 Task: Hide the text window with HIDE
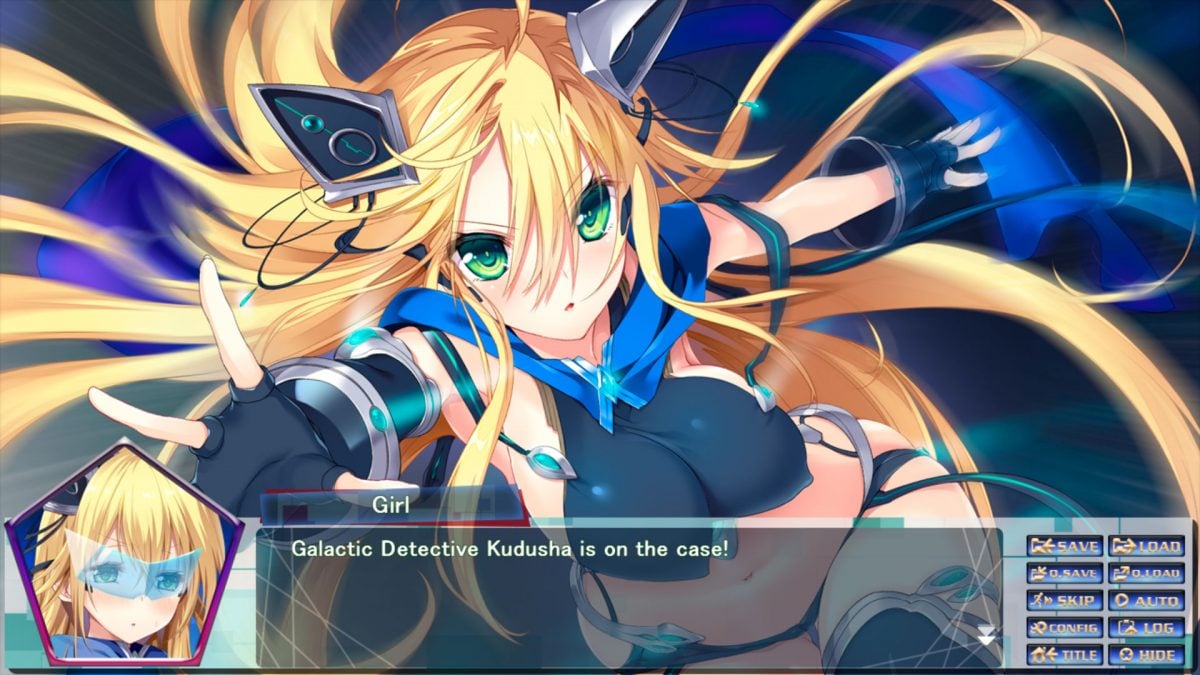(x=1146, y=656)
